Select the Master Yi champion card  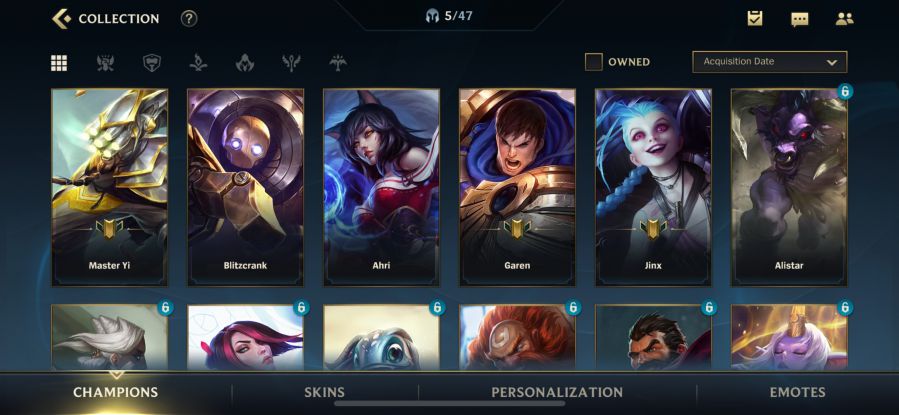[x=110, y=187]
